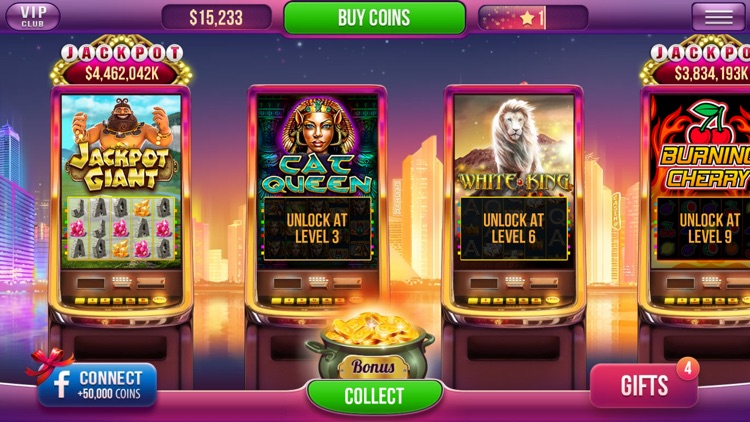The width and height of the screenshot is (750, 422).
Task: Show the star level progress bar
Action: coord(532,18)
